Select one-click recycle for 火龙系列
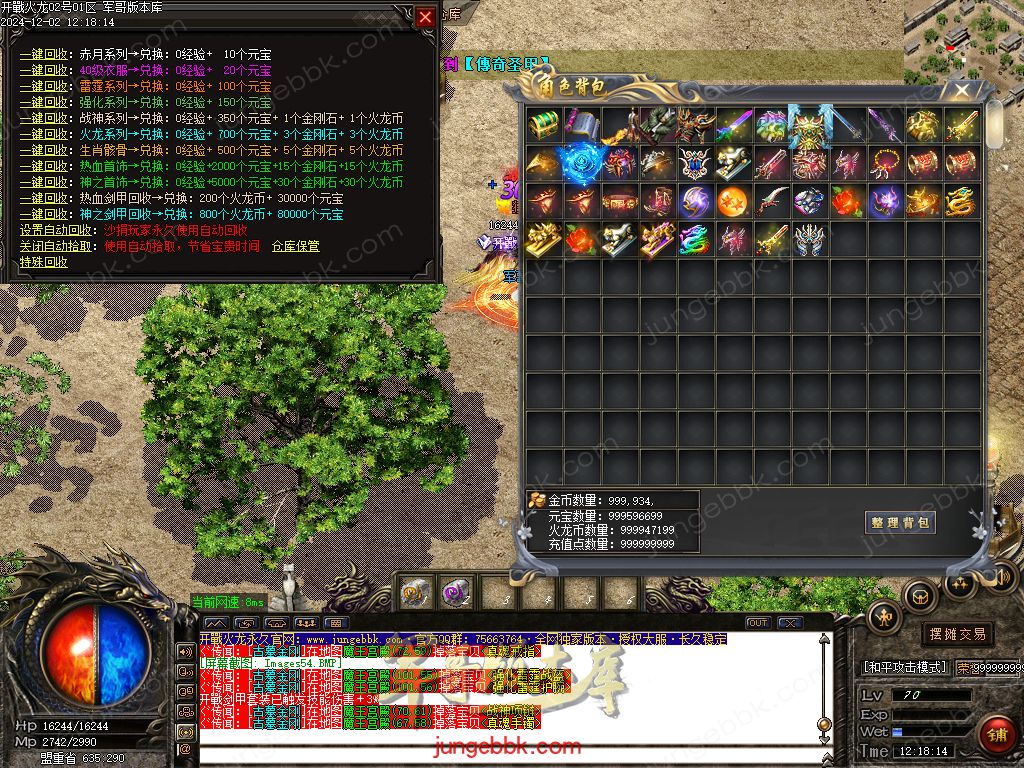This screenshot has height=768, width=1024. click(44, 134)
